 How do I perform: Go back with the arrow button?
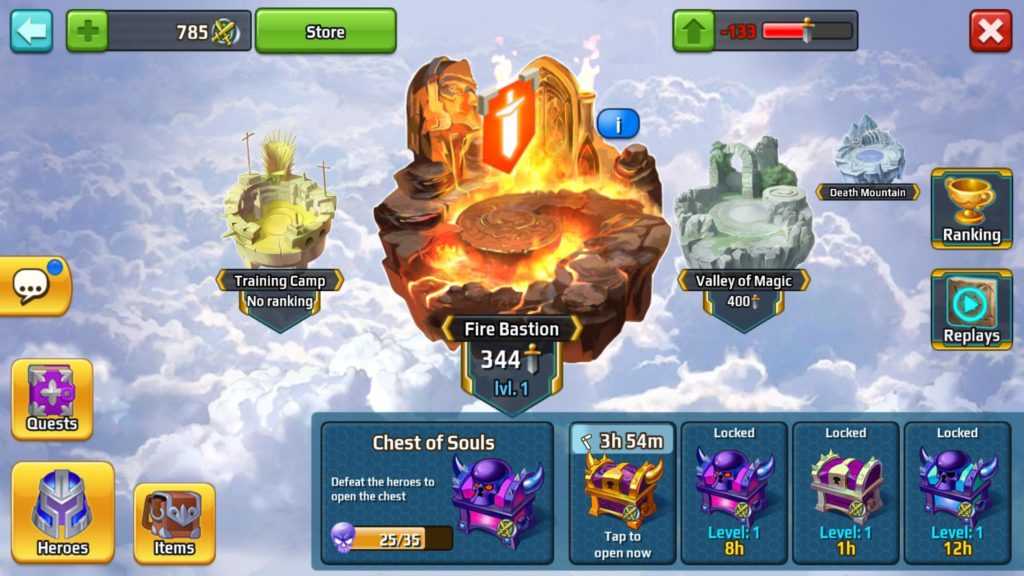click(31, 31)
